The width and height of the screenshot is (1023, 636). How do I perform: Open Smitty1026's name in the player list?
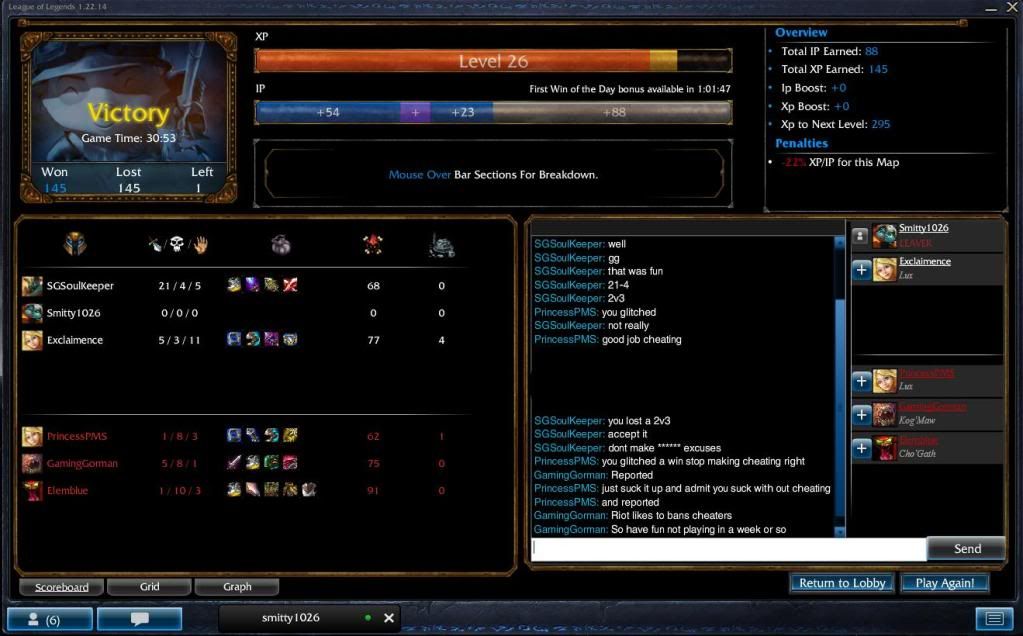923,228
